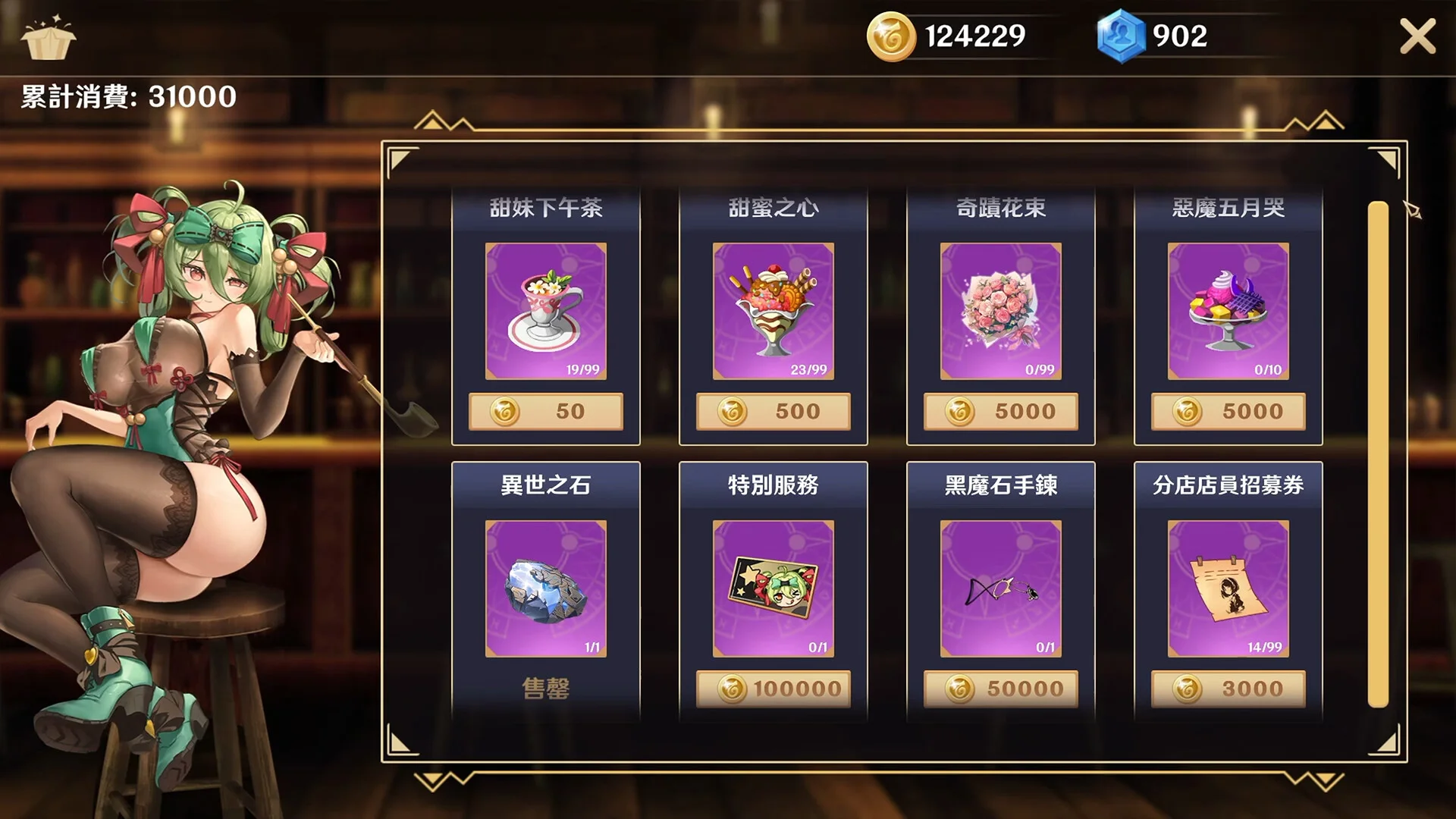
Task: Tap the gold coin currency icon
Action: (x=891, y=36)
